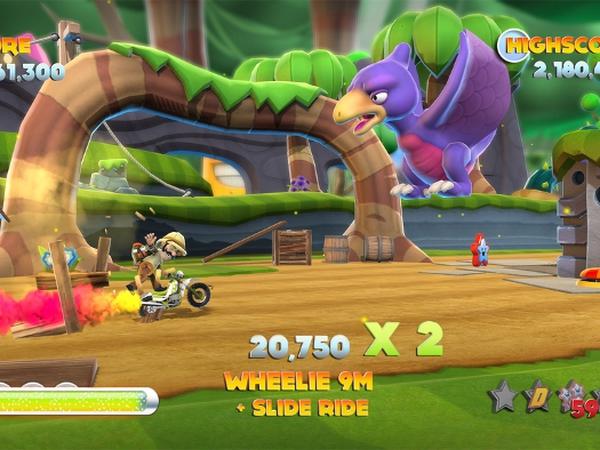Click the star objective showing the 59 counter

point(574,398)
